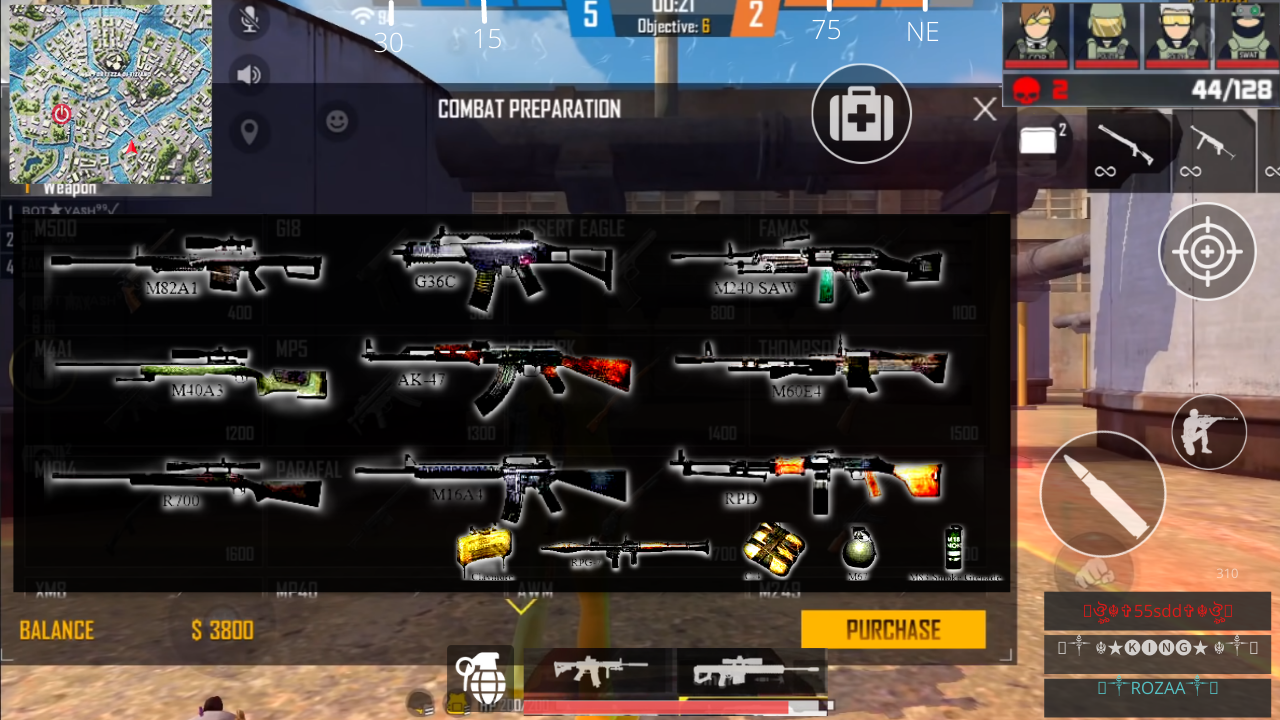
Task: Switch to the shotgun weapon slot
Action: (x=1129, y=150)
